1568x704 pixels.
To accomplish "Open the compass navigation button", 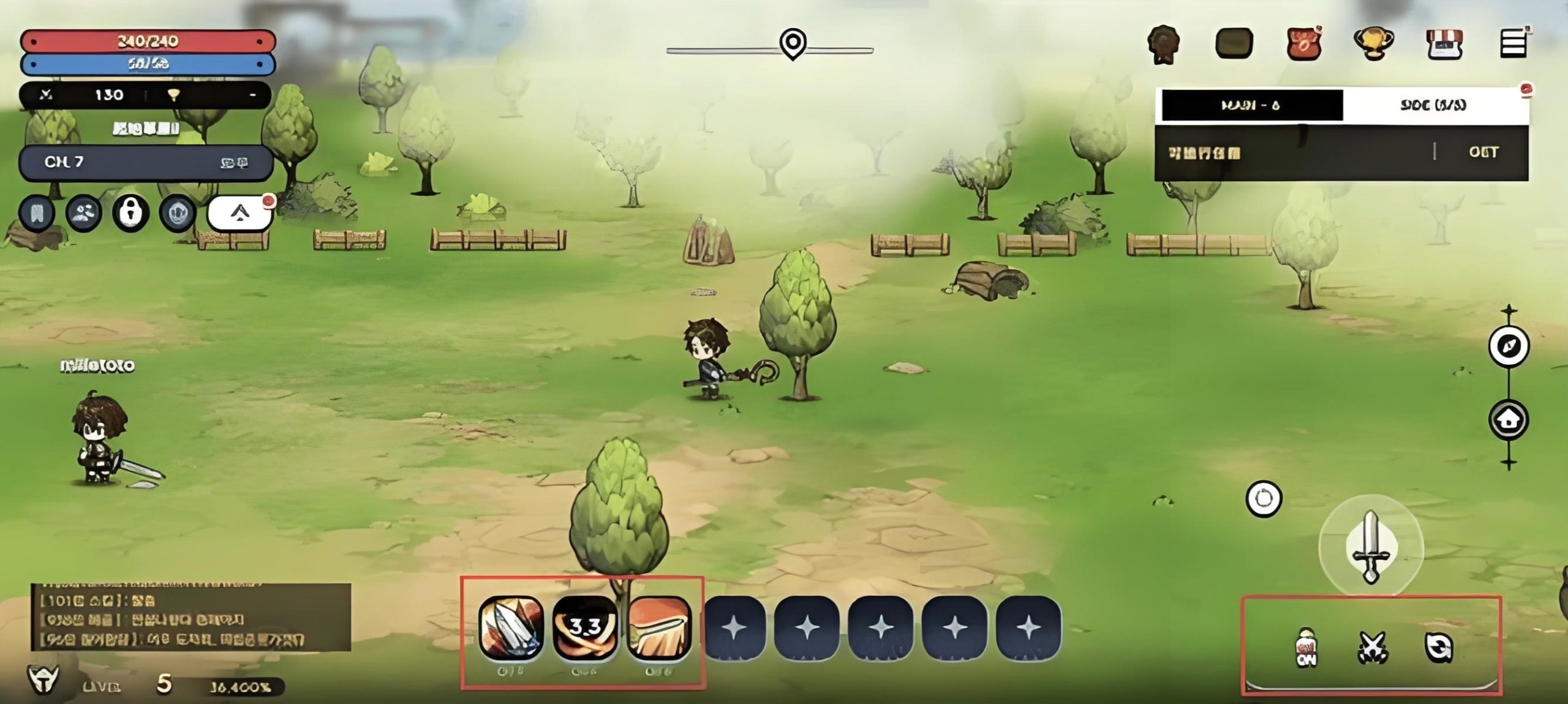I will pos(1508,346).
